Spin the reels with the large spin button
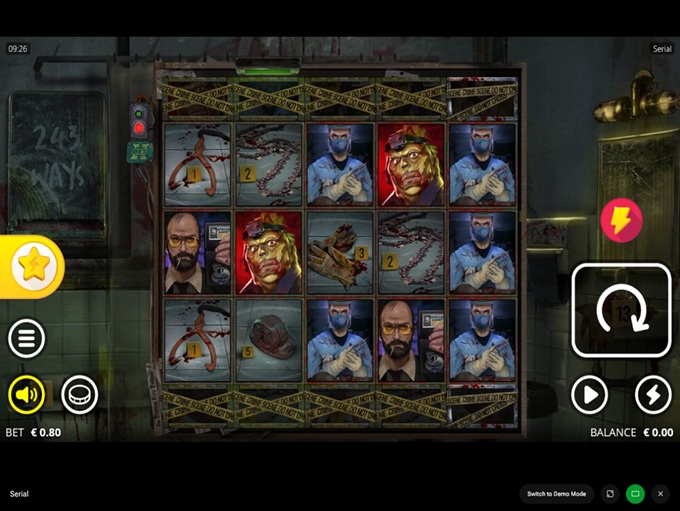680x511 pixels. [621, 310]
